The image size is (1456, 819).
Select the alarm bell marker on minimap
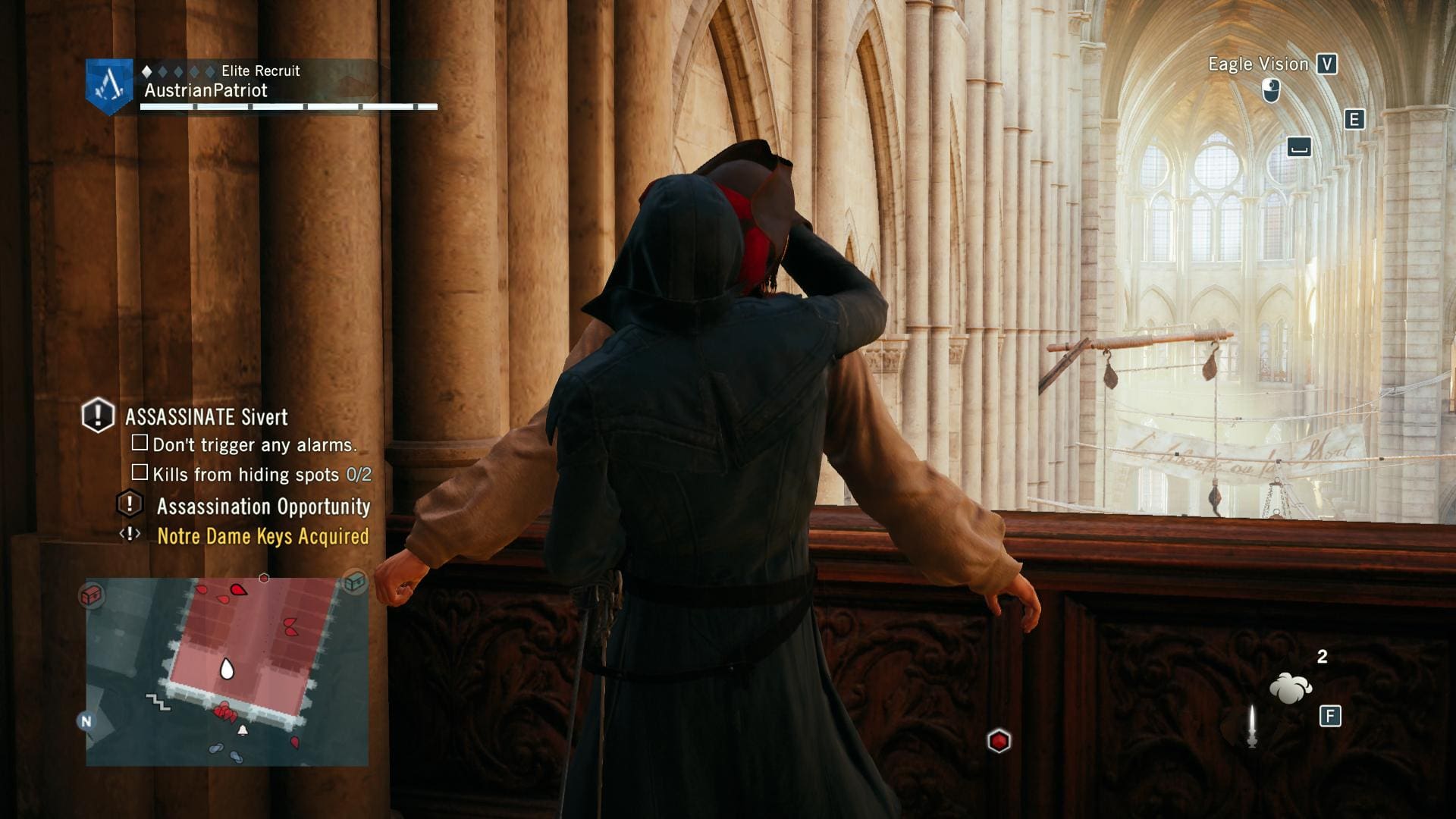[243, 730]
